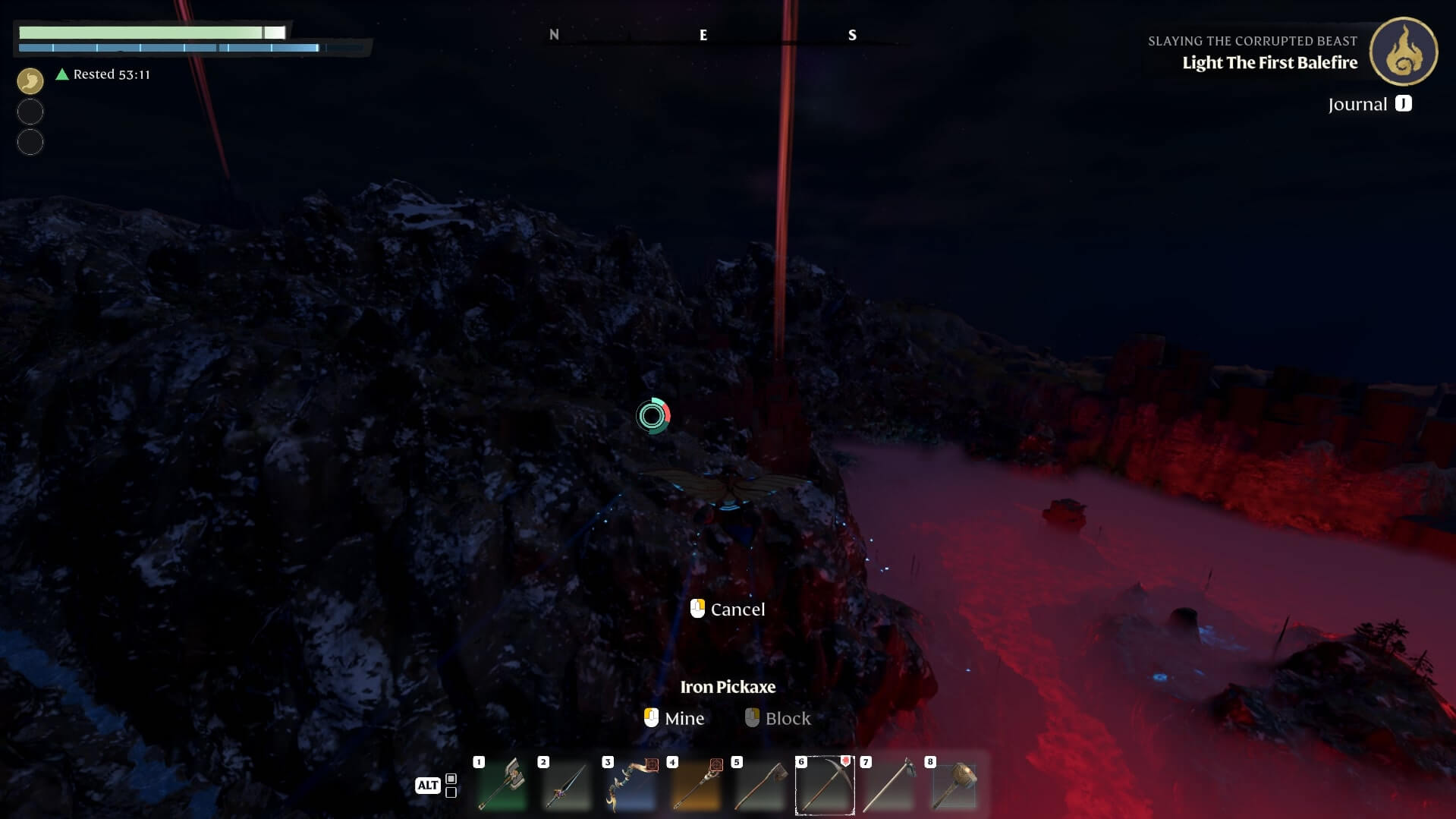Equip the felling axe in slot 5
This screenshot has height=819, width=1456.
pyautogui.click(x=760, y=786)
